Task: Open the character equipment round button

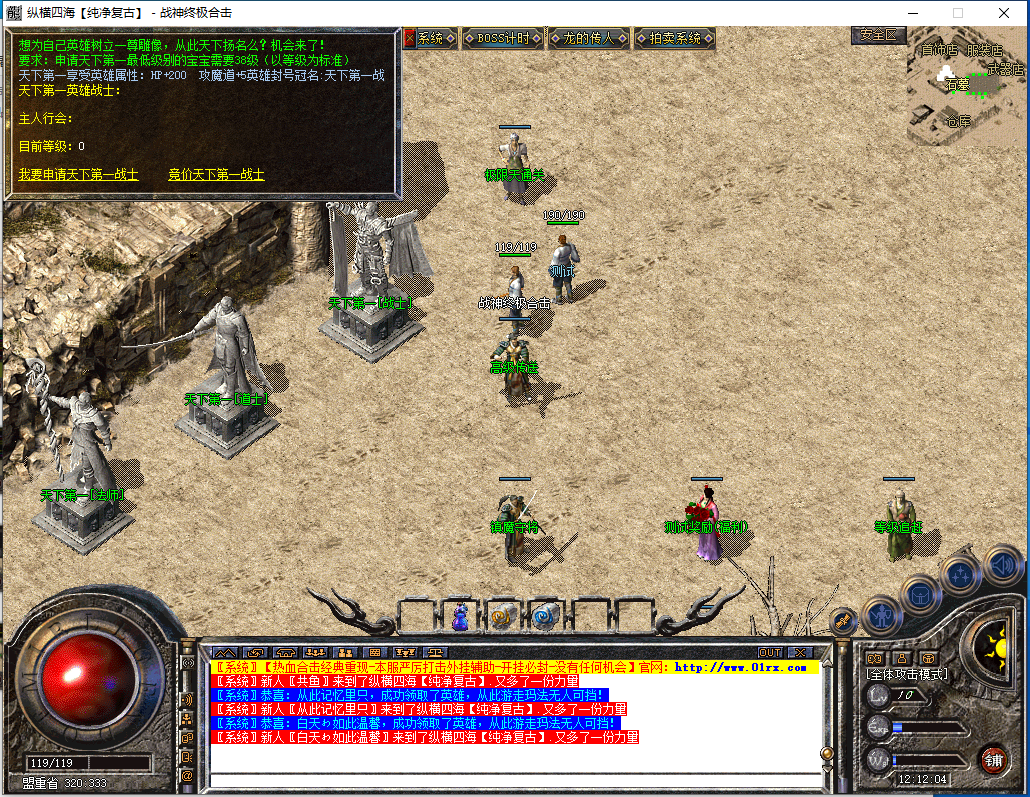Action: click(x=881, y=616)
